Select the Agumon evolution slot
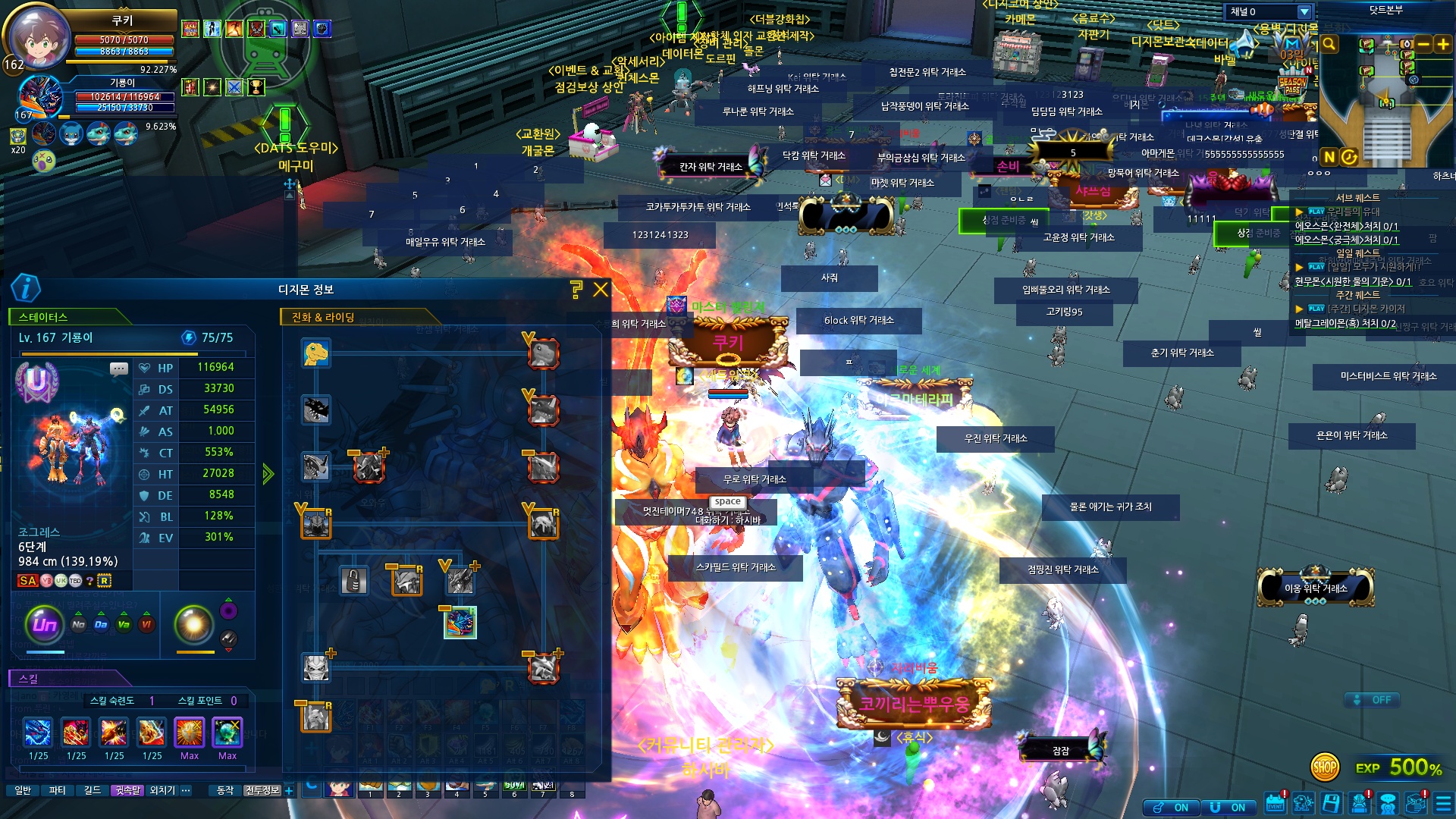Screen dimensions: 1456x819 pyautogui.click(x=316, y=353)
